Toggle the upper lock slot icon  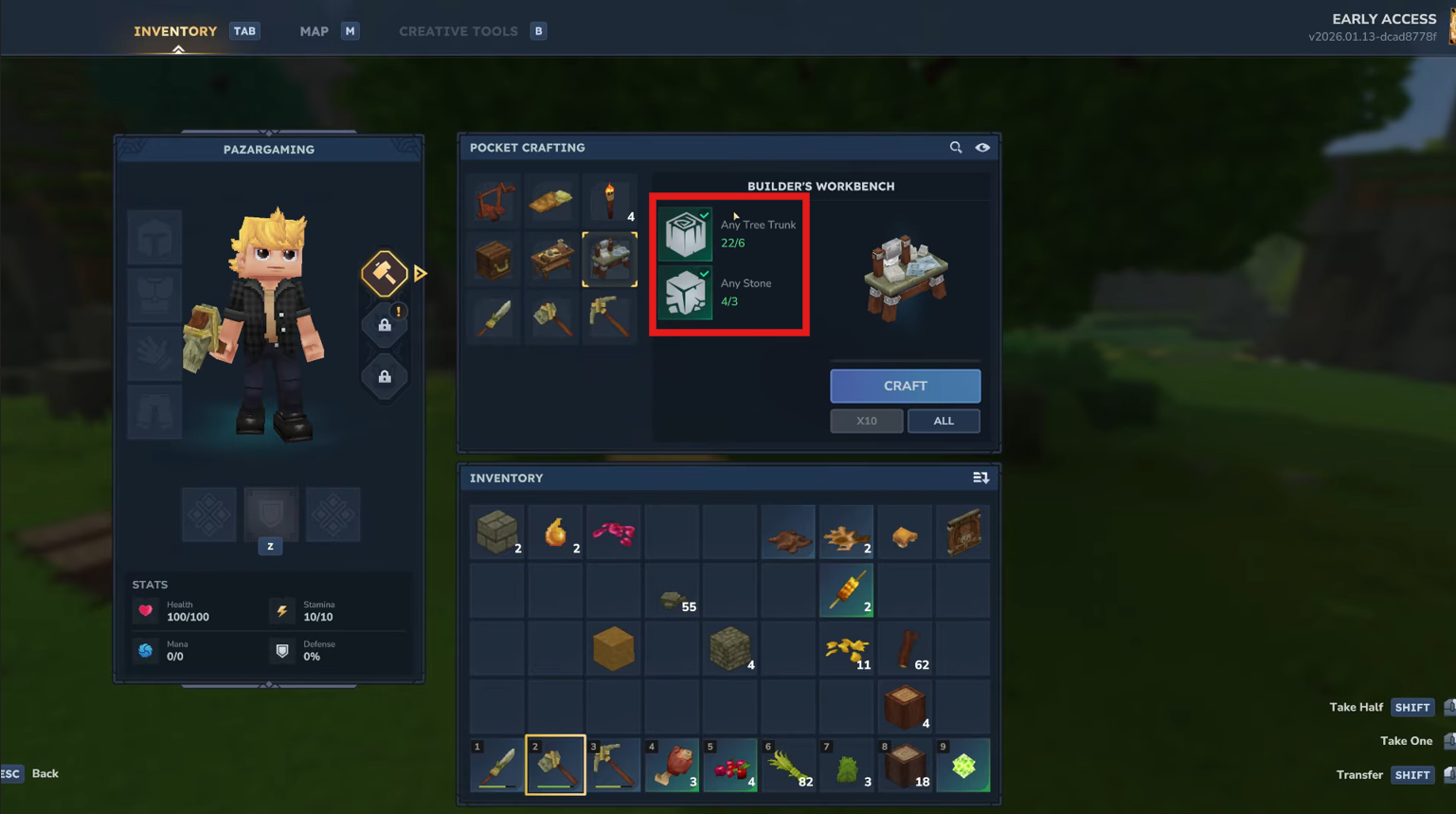pos(385,324)
